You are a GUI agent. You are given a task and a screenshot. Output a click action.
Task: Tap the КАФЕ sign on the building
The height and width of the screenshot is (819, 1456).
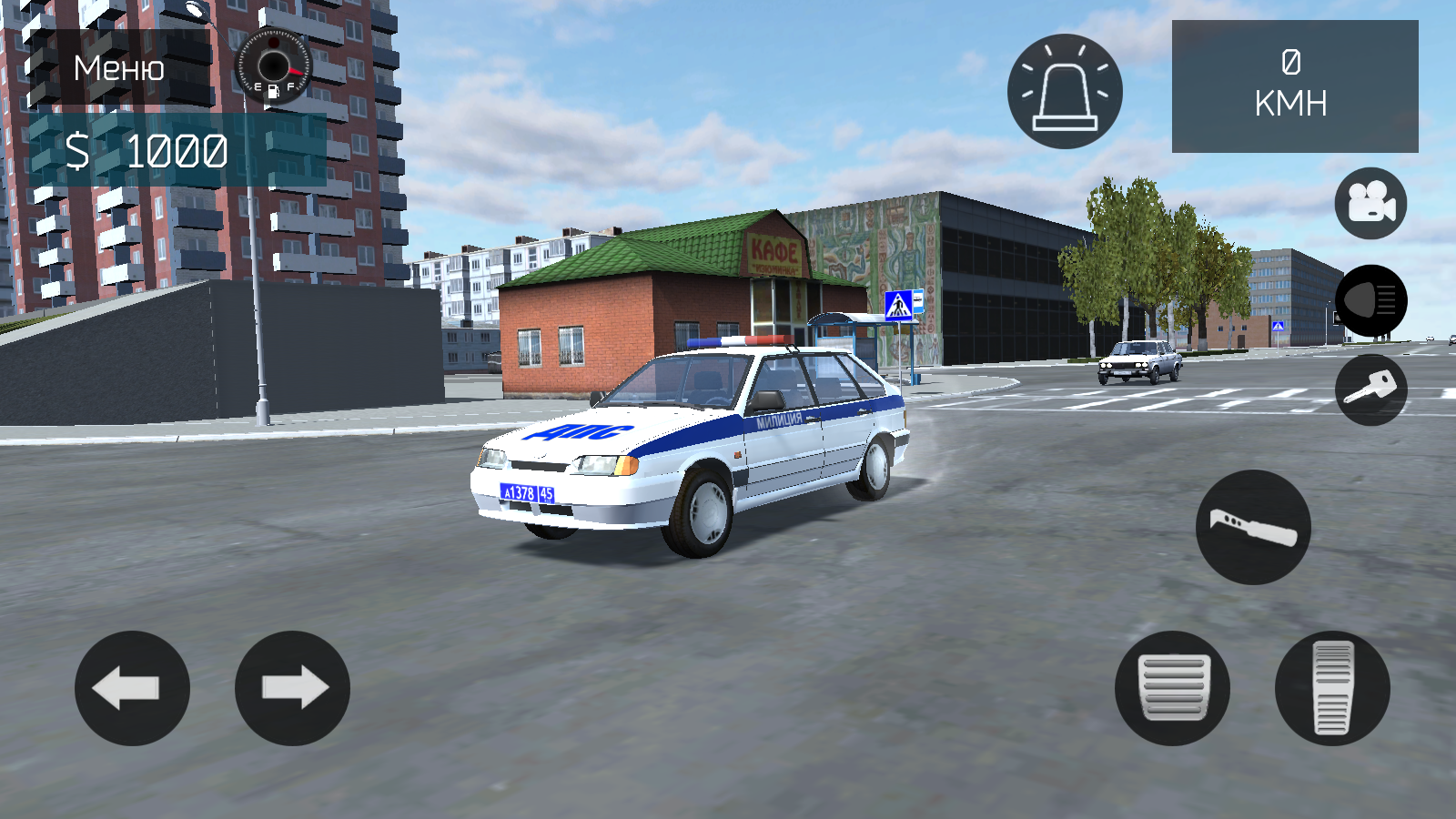775,248
